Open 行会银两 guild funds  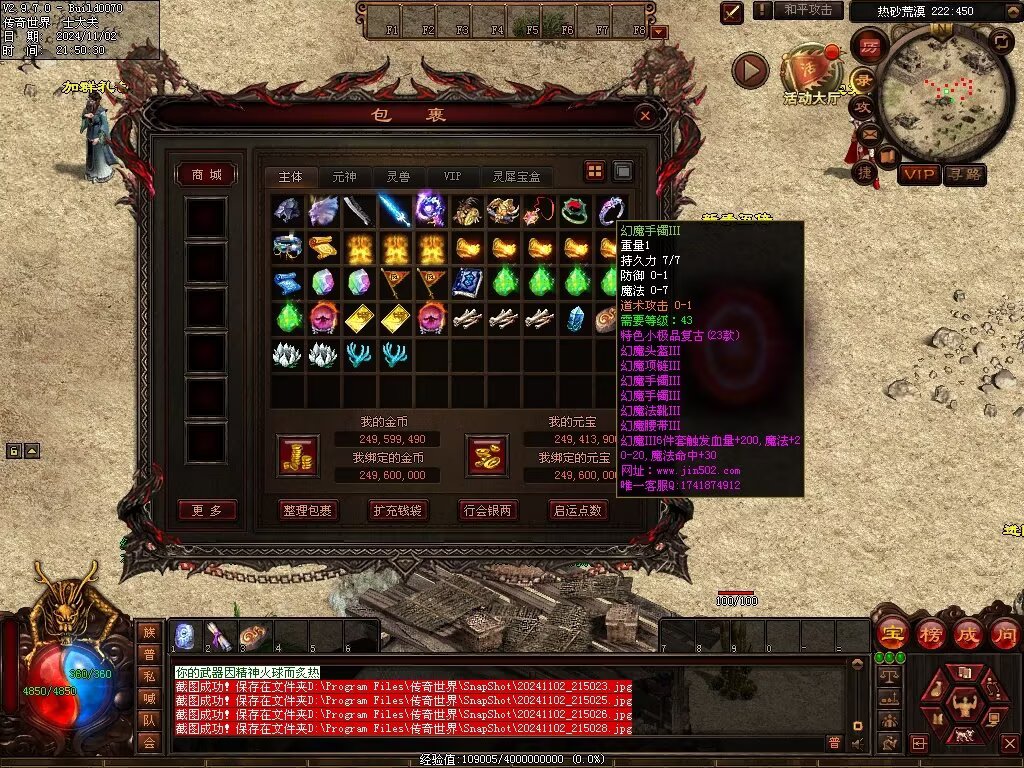click(x=487, y=510)
